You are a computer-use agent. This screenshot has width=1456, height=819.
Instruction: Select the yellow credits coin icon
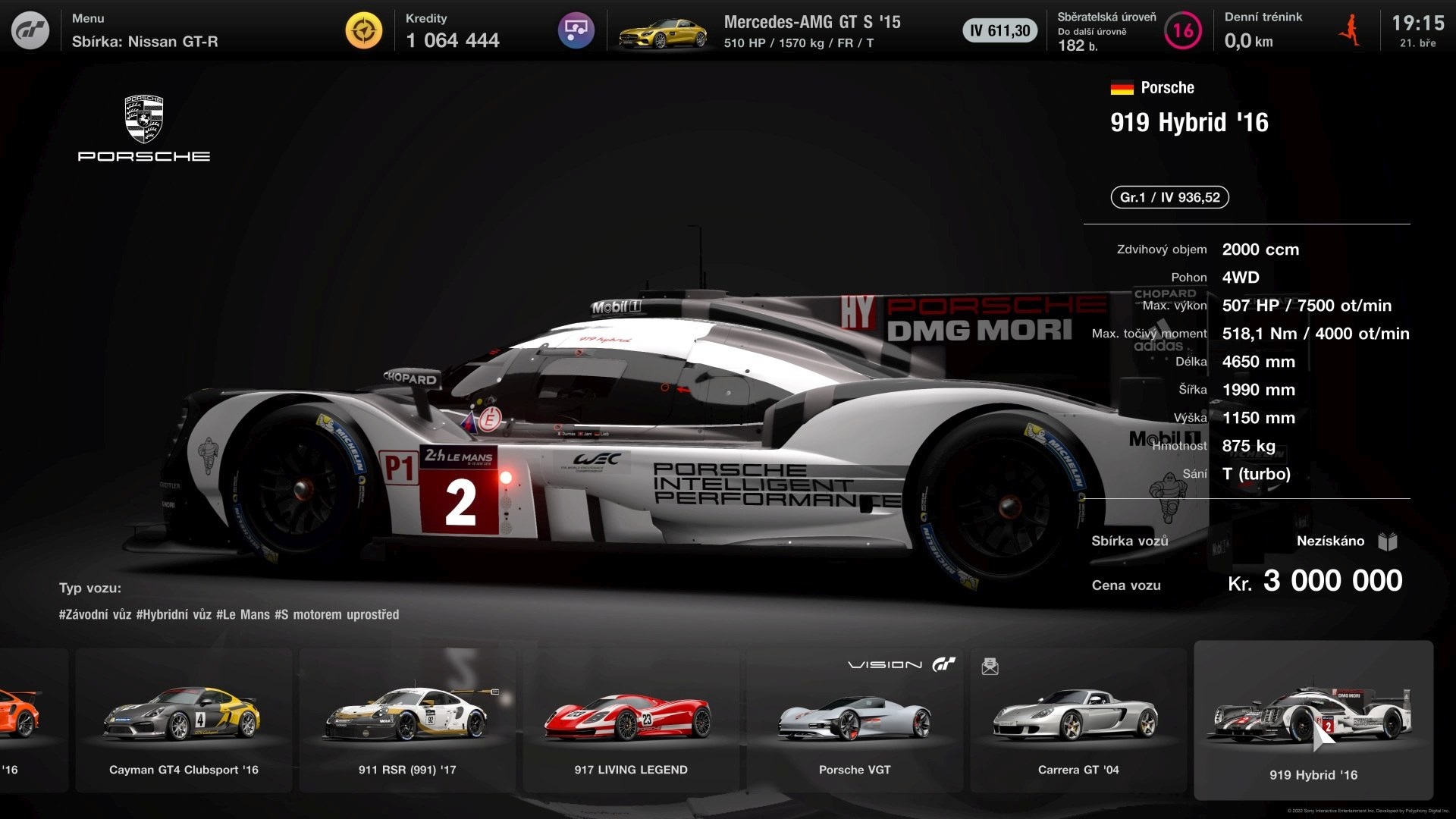coord(364,31)
